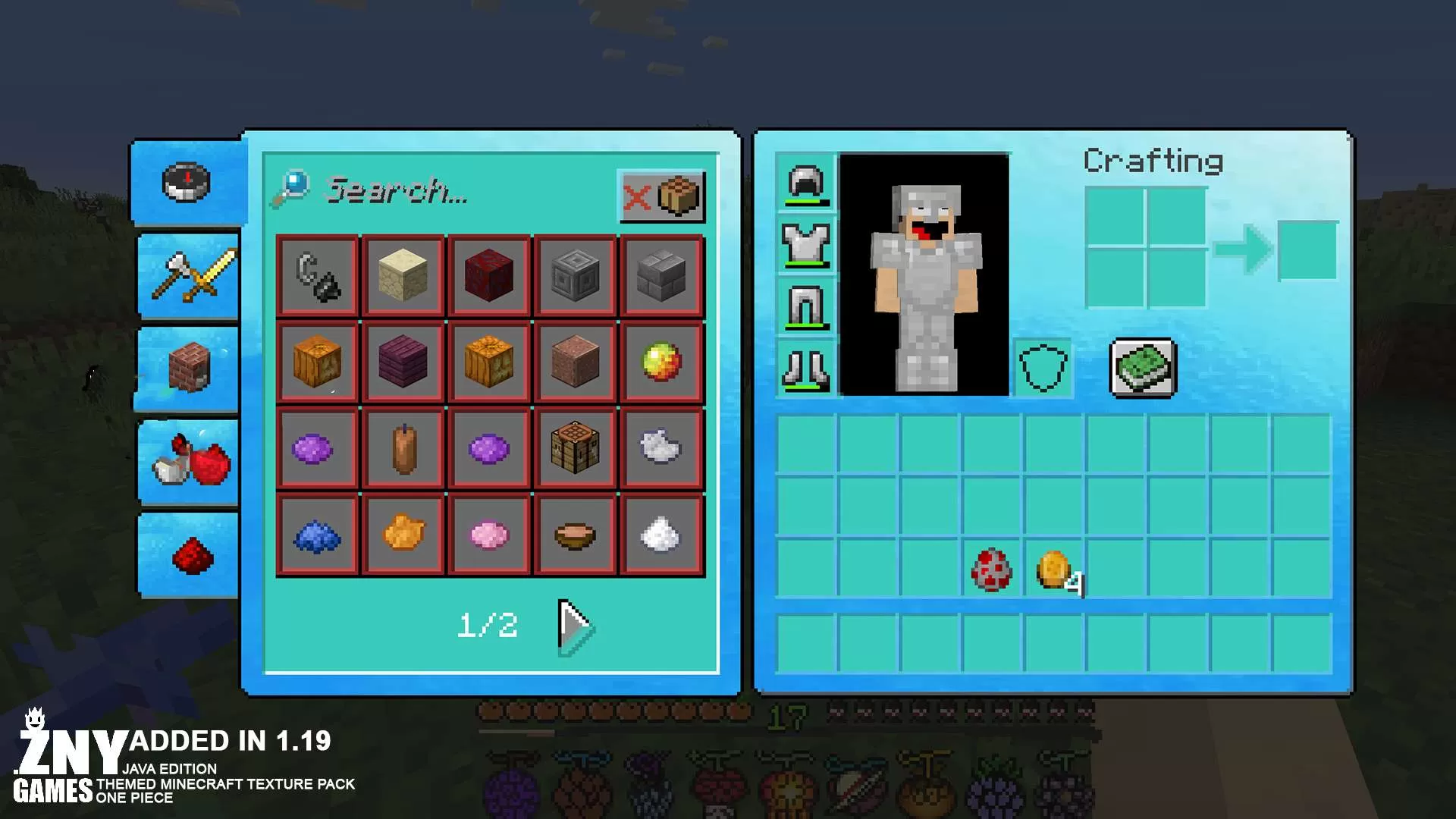This screenshot has height=819, width=1456.
Task: Open the axe and sword tools tab
Action: [190, 277]
